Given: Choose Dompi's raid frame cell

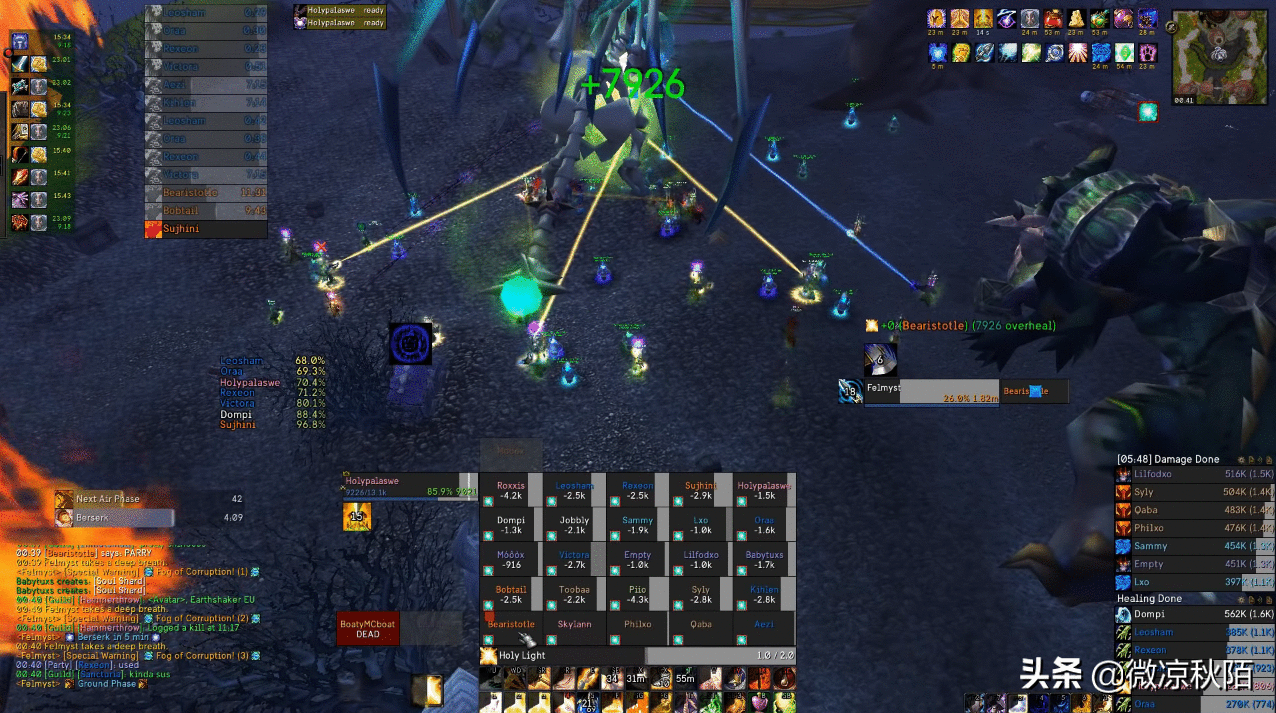Looking at the screenshot, I should [x=511, y=525].
